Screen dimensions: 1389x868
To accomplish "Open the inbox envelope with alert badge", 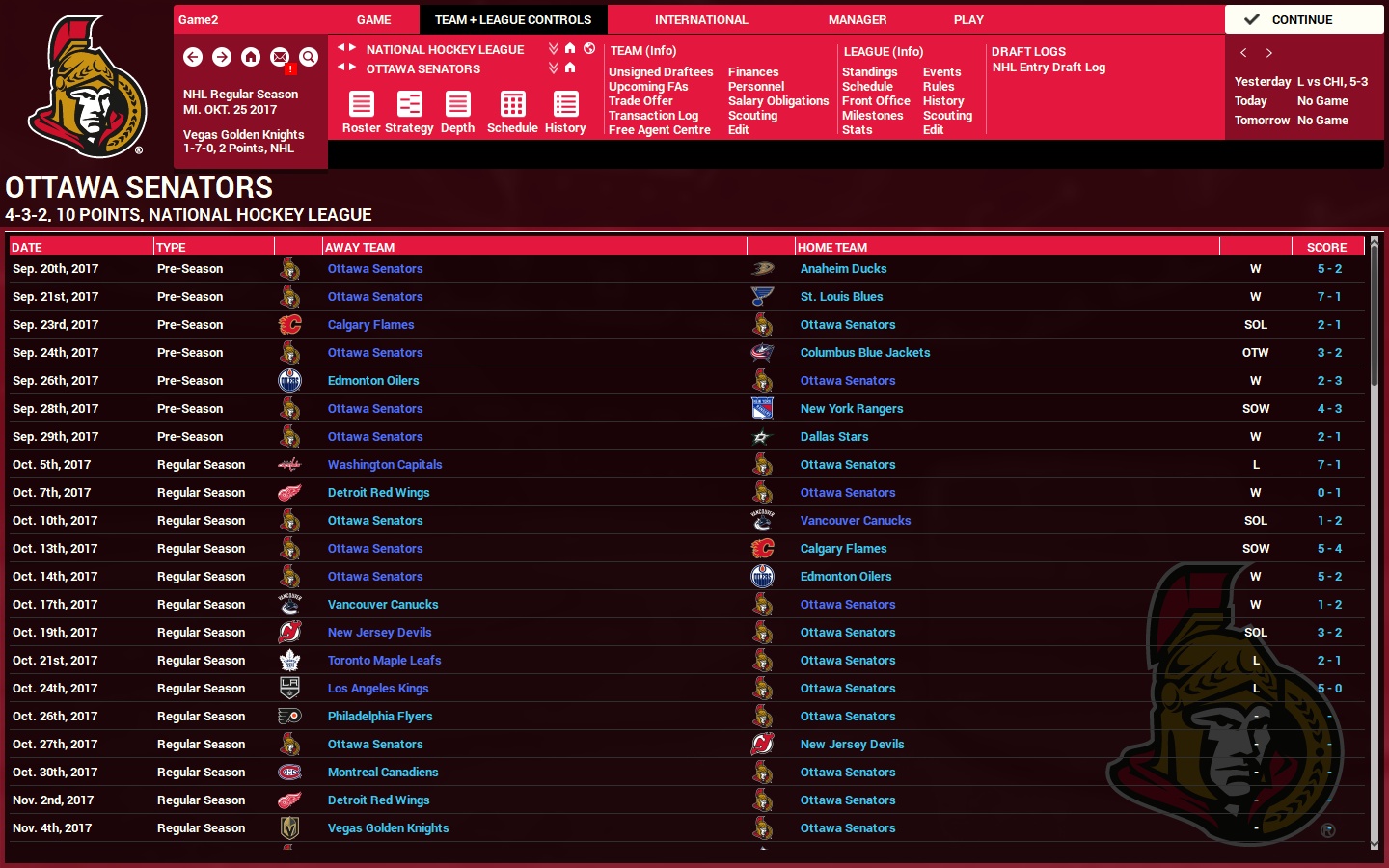I will (280, 57).
